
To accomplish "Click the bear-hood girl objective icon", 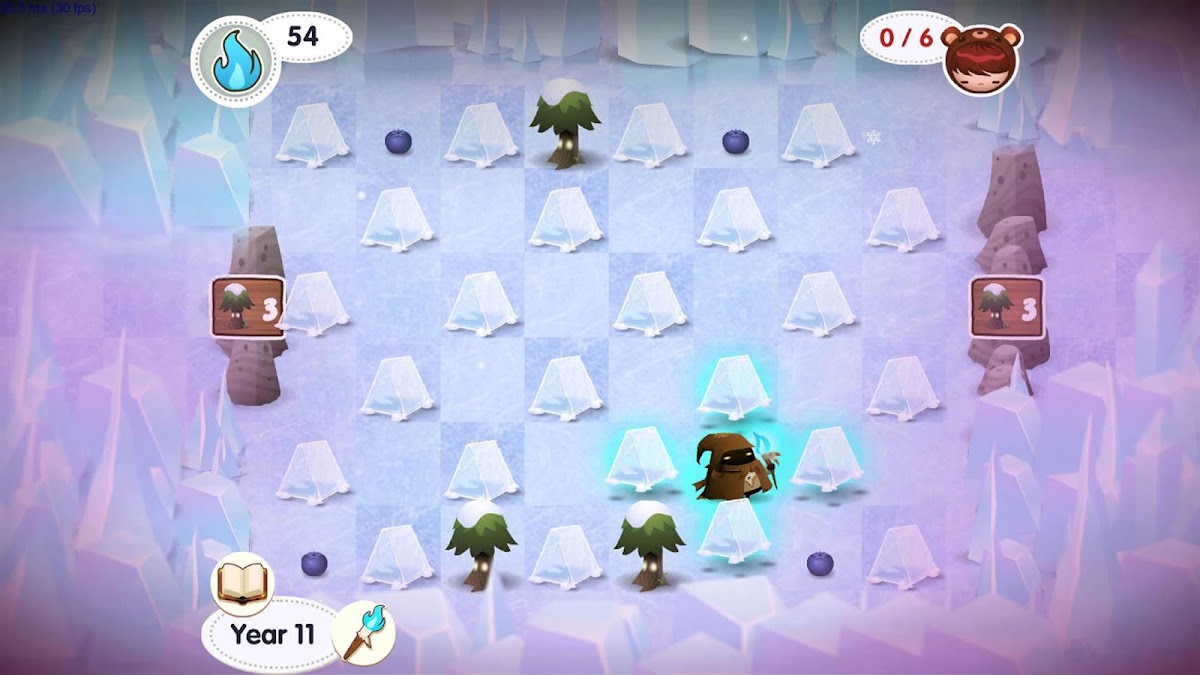I will (x=982, y=59).
